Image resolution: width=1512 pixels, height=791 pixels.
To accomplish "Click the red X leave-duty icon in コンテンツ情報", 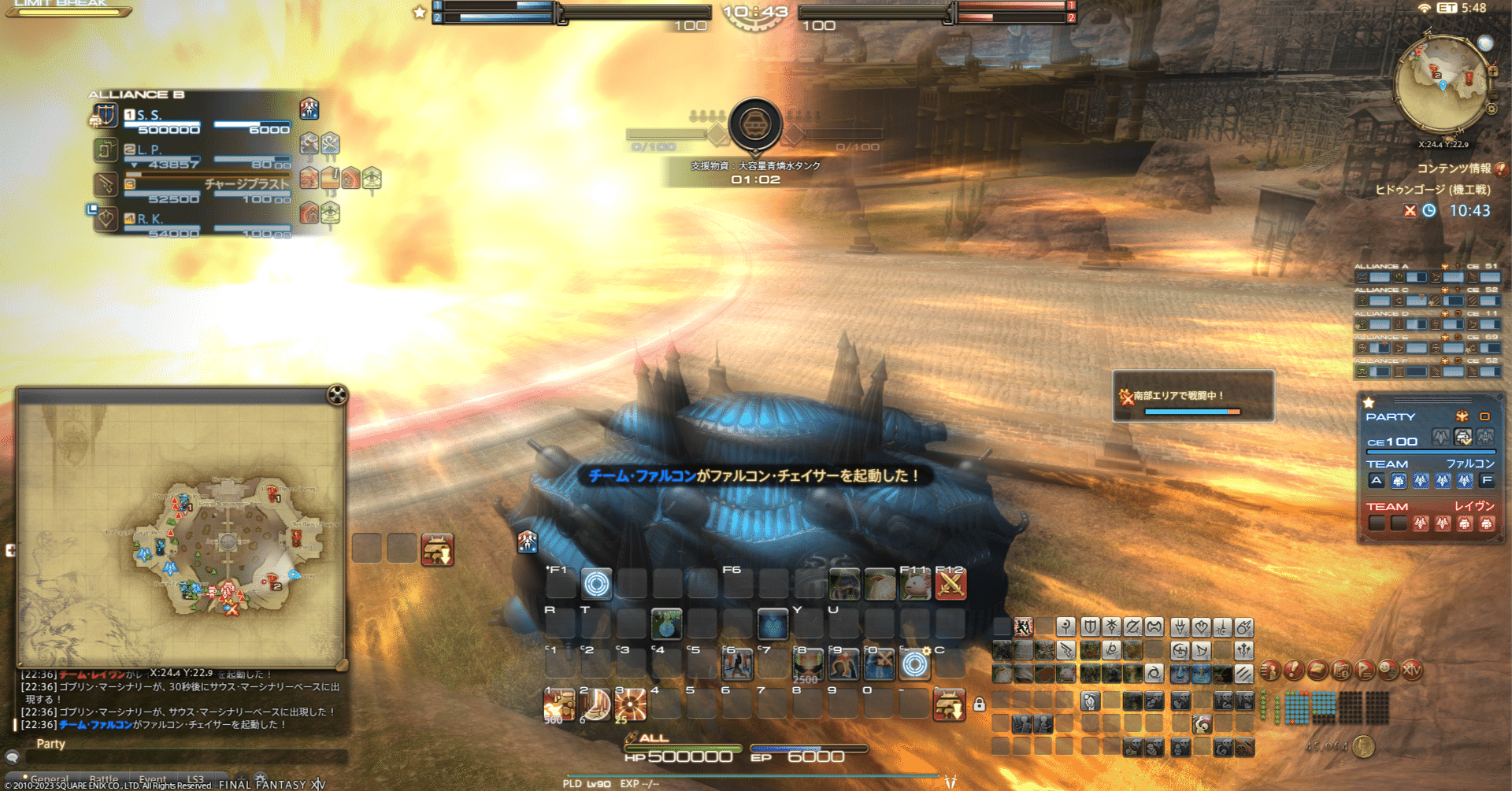I will click(1409, 211).
